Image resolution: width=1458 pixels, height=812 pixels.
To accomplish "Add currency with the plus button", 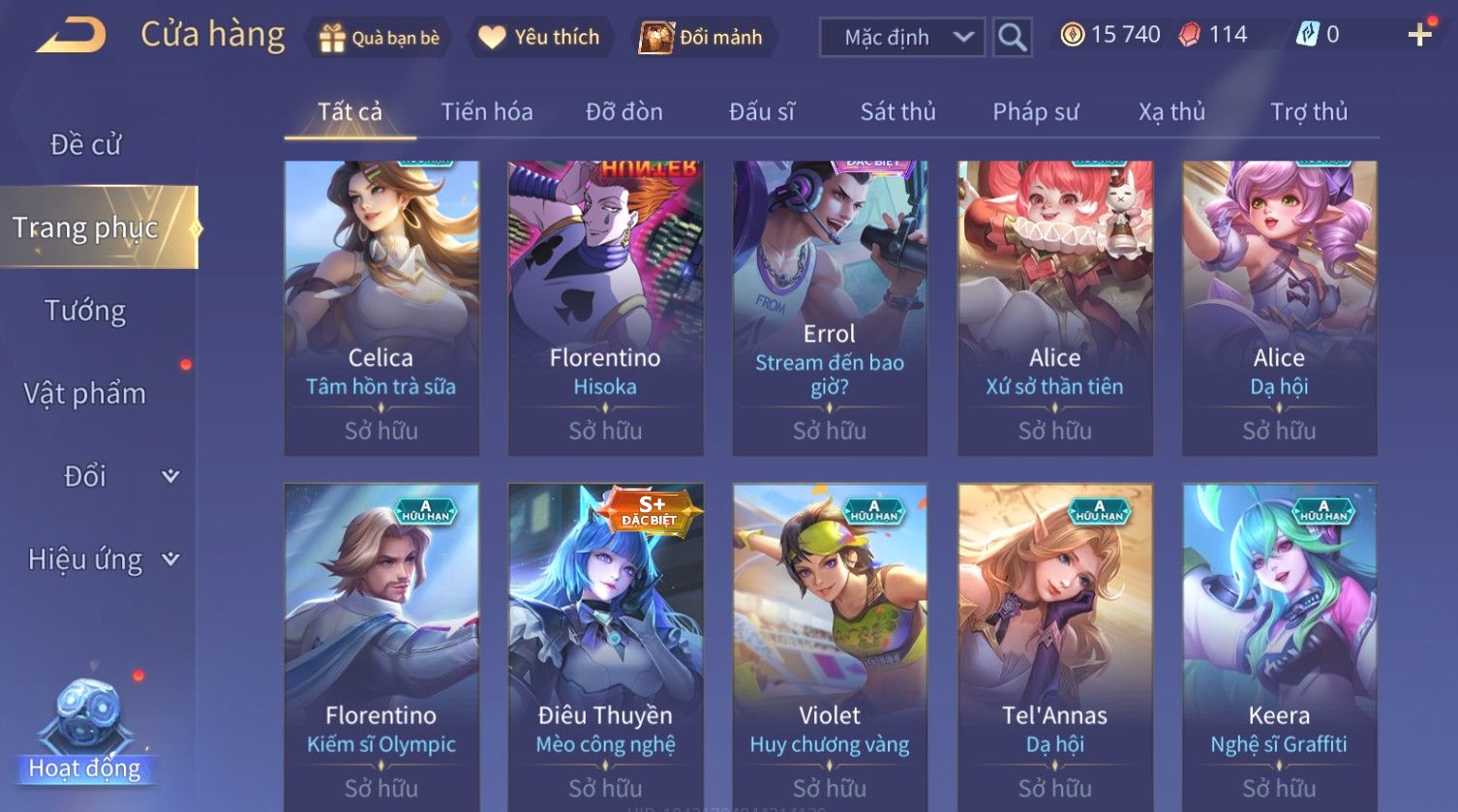I will click(1419, 35).
